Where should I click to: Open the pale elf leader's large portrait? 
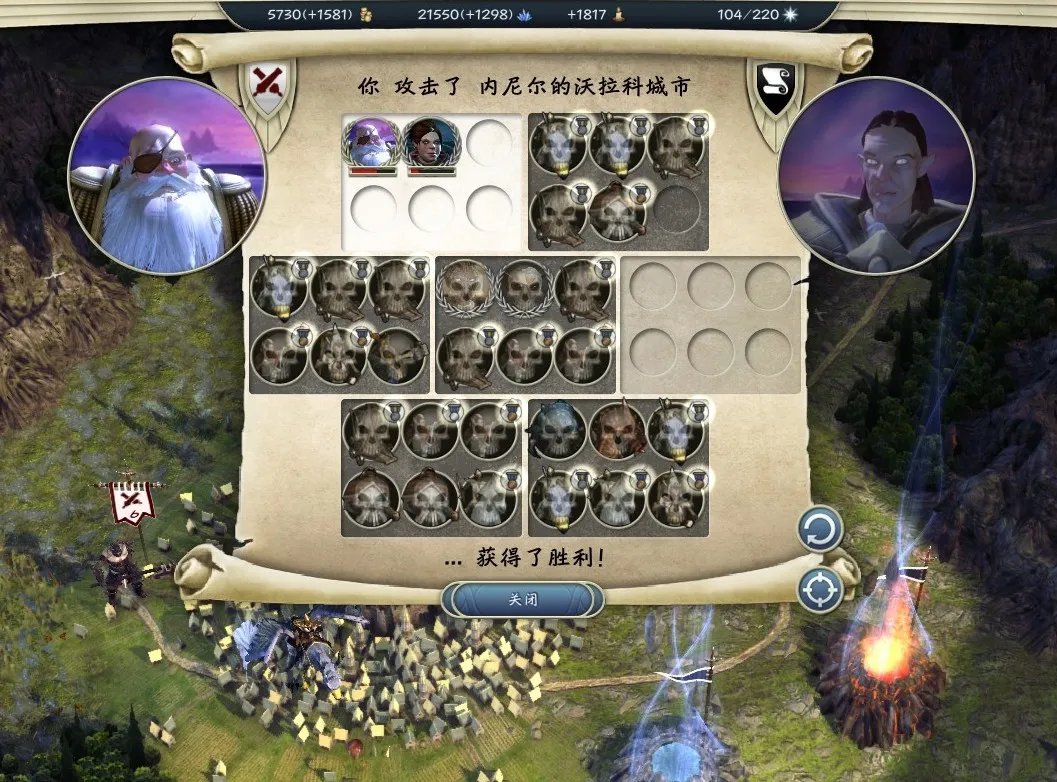(875, 175)
